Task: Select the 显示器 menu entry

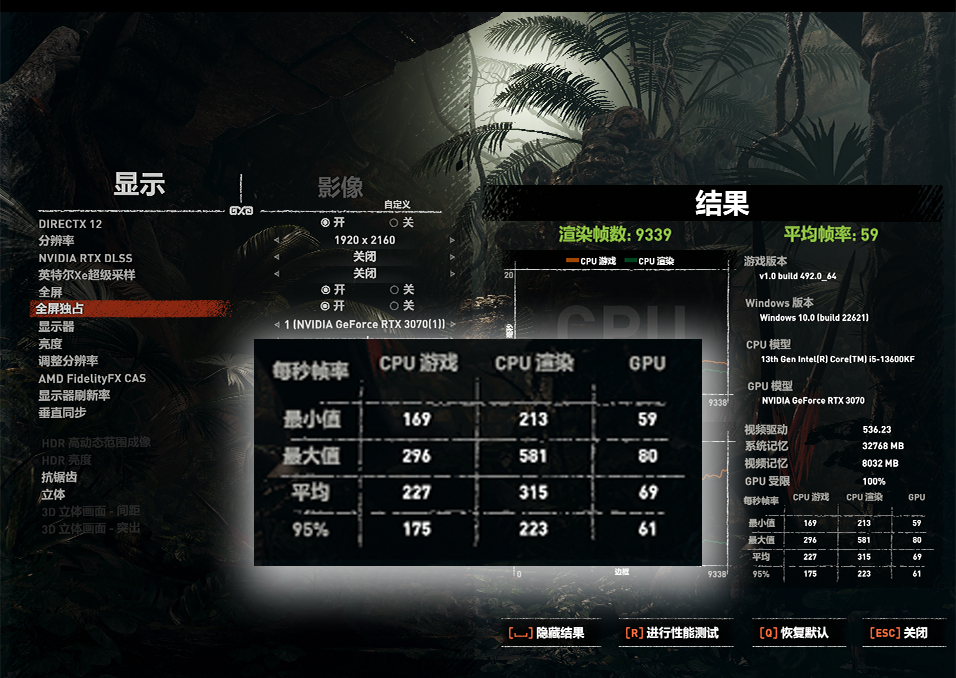Action: point(56,326)
